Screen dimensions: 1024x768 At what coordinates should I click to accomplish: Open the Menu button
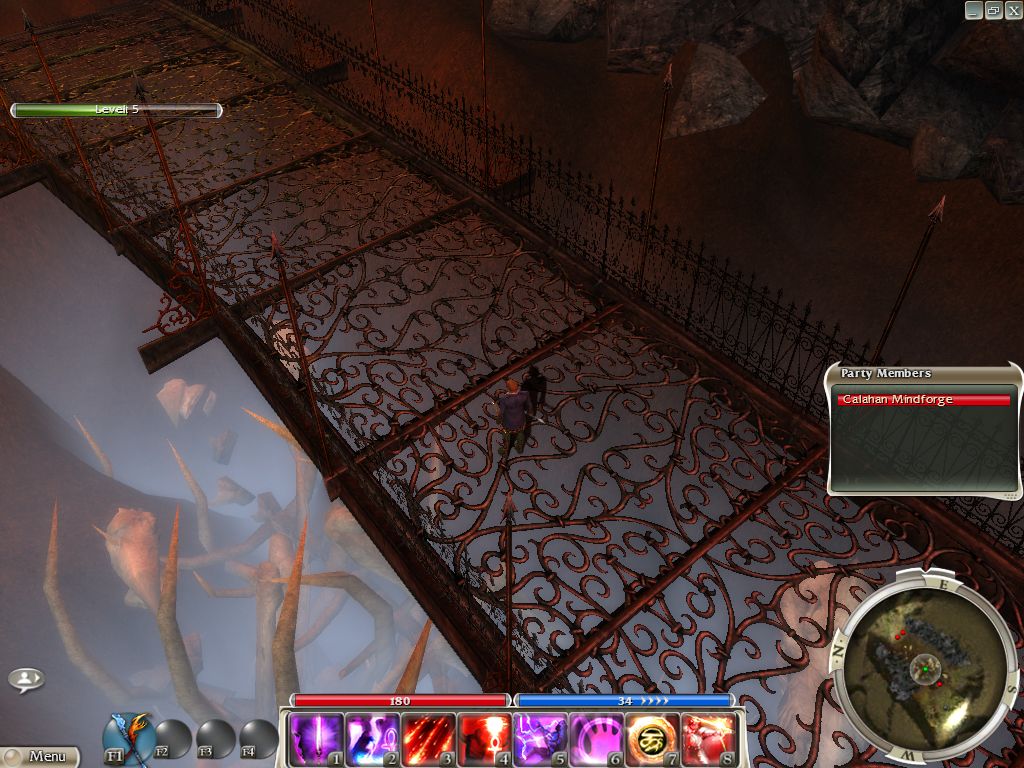[40, 757]
